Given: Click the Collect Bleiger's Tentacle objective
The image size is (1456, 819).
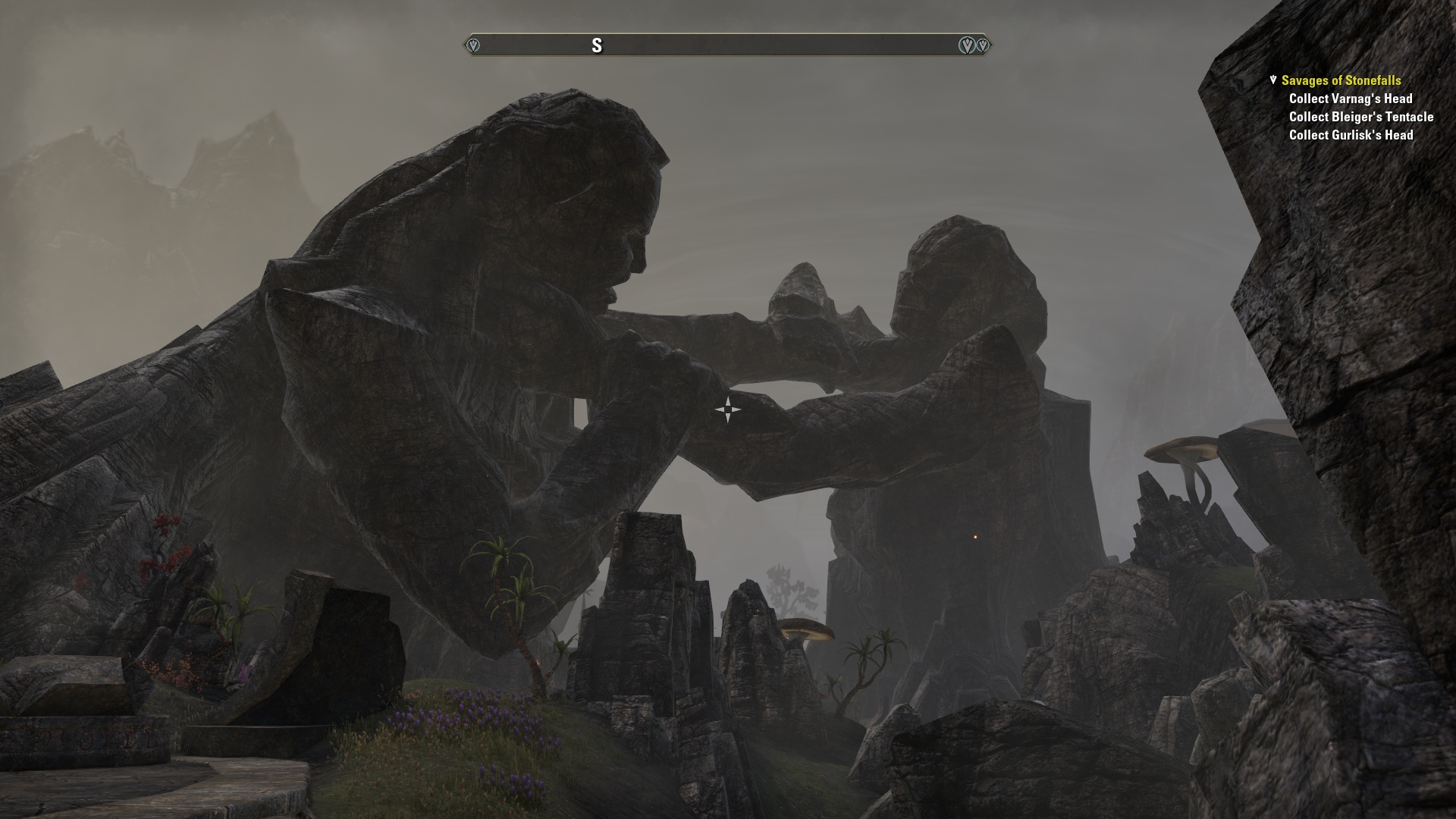Looking at the screenshot, I should point(1360,117).
